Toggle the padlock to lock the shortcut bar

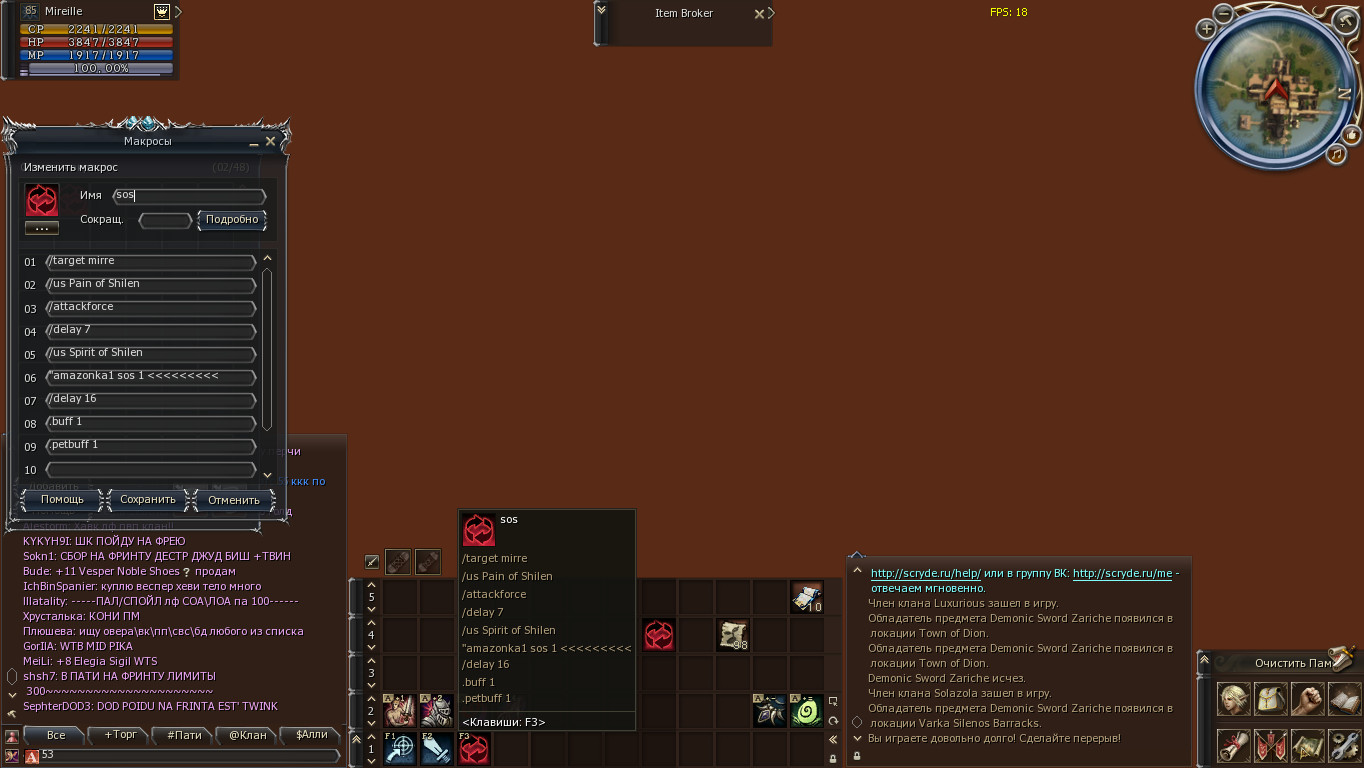[x=833, y=759]
